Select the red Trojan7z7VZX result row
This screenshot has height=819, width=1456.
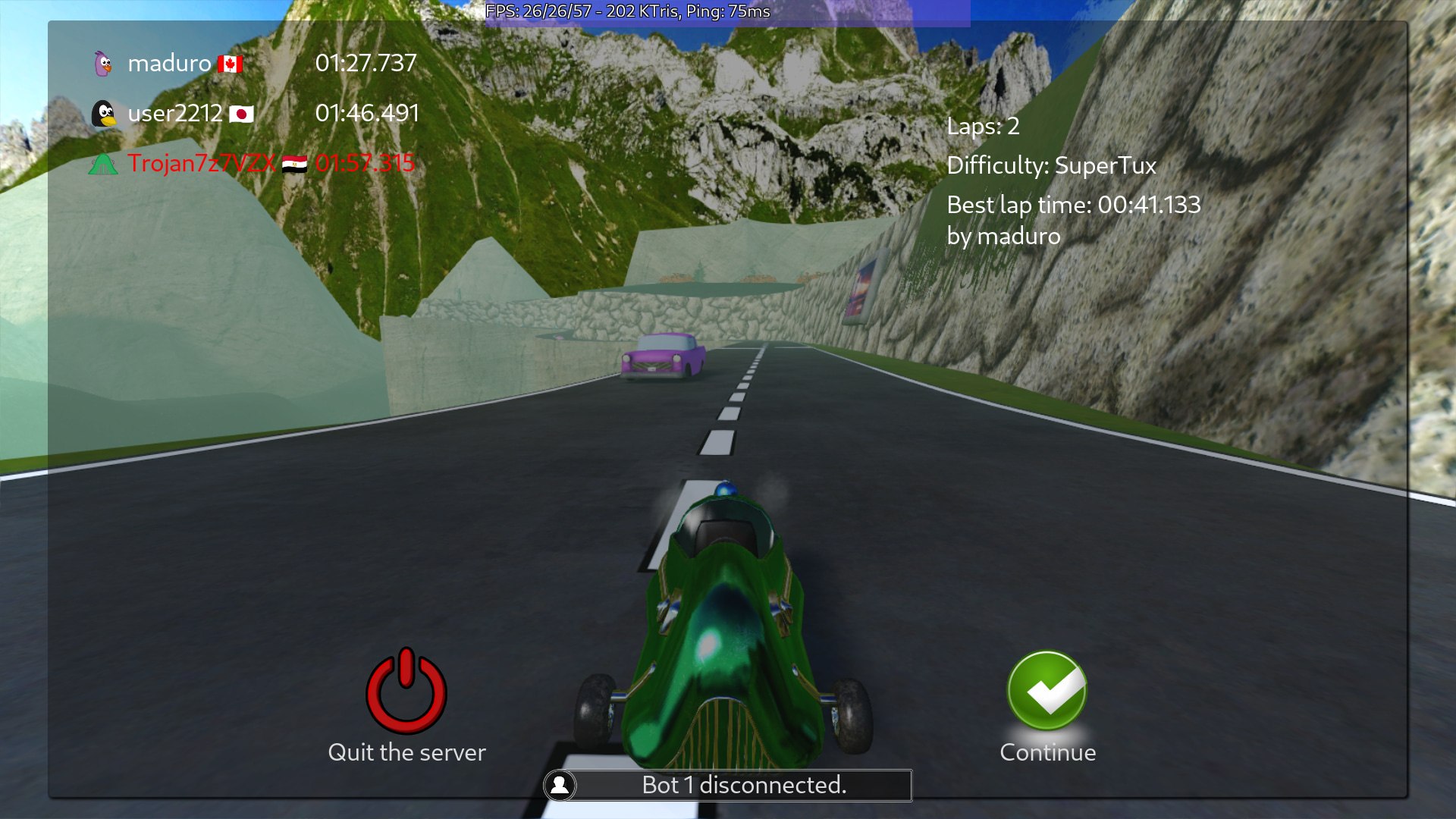[254, 163]
